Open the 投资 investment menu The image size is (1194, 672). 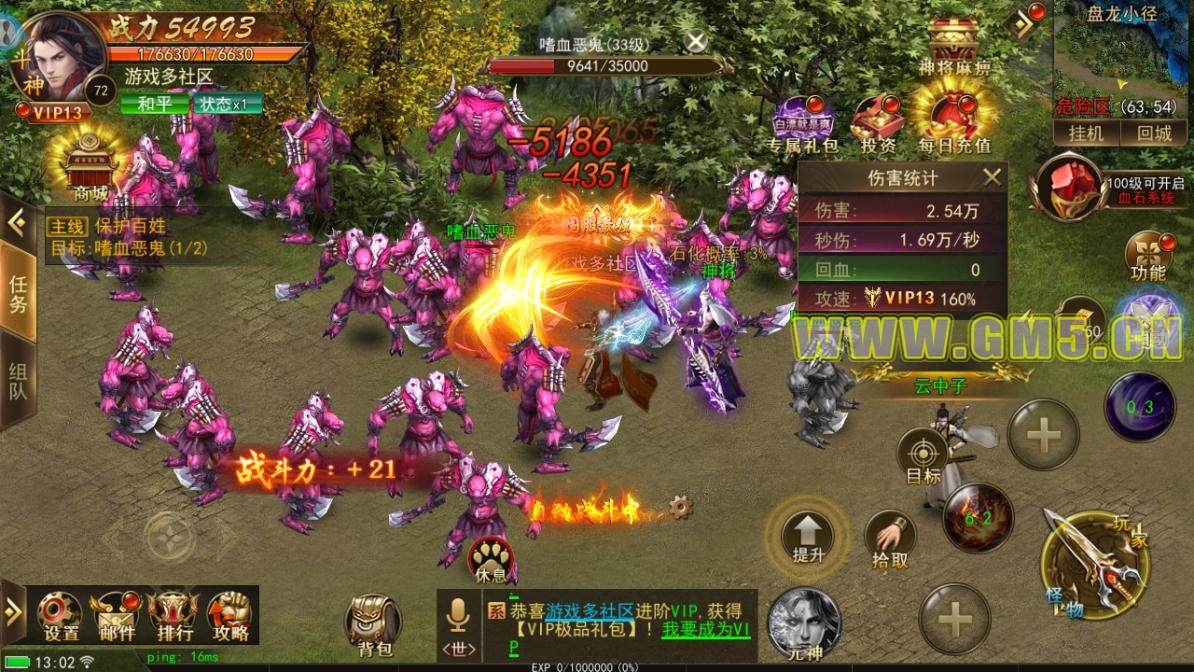(879, 123)
